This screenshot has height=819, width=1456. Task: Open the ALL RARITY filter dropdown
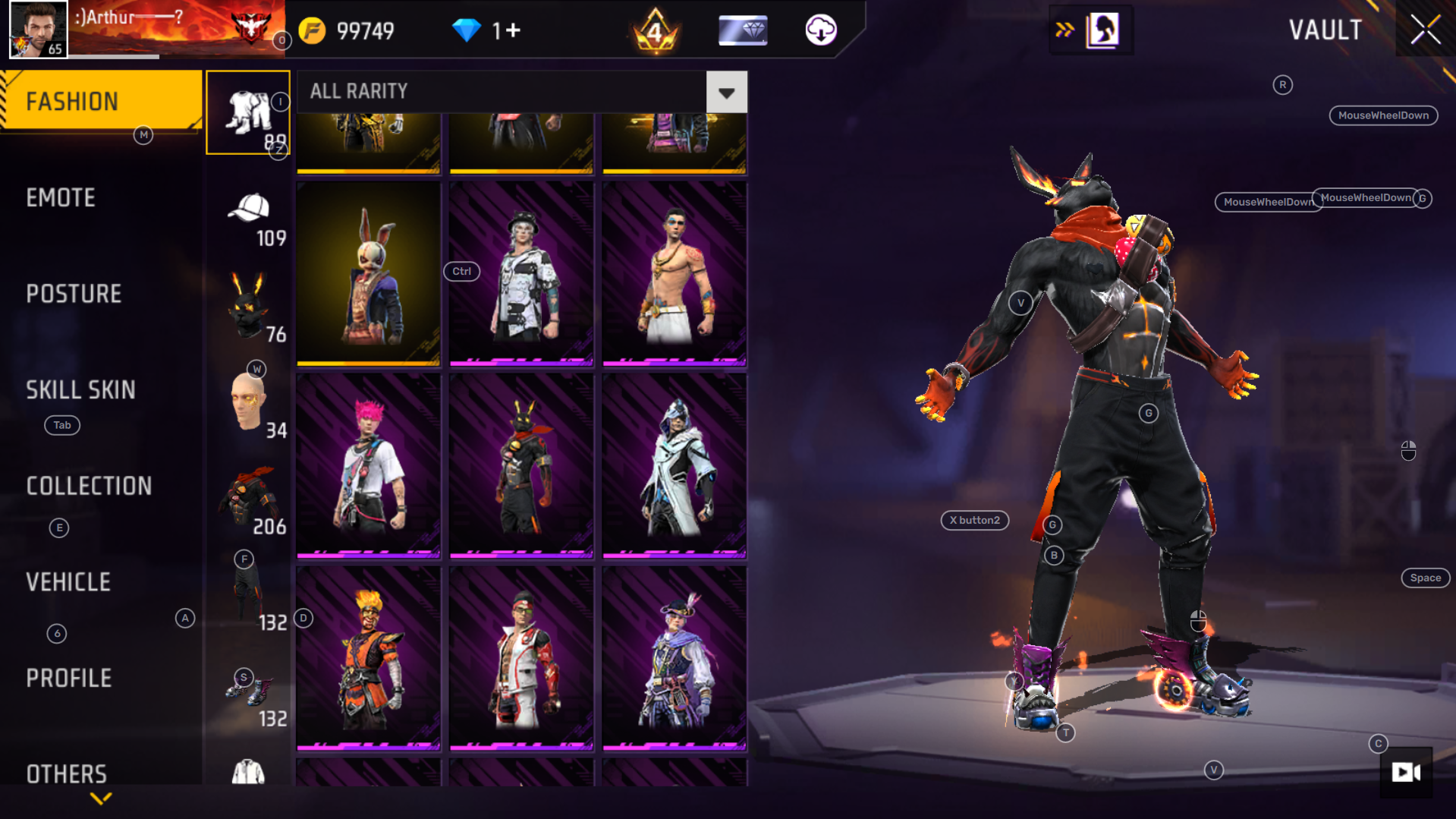coord(726,92)
